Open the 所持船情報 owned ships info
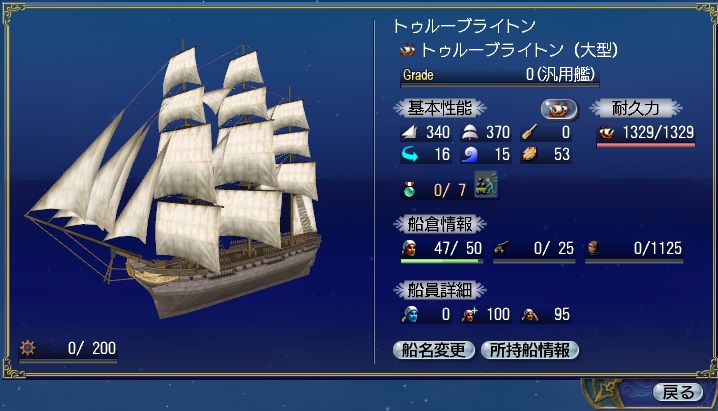Screen dimensions: 718x411 click(x=530, y=350)
